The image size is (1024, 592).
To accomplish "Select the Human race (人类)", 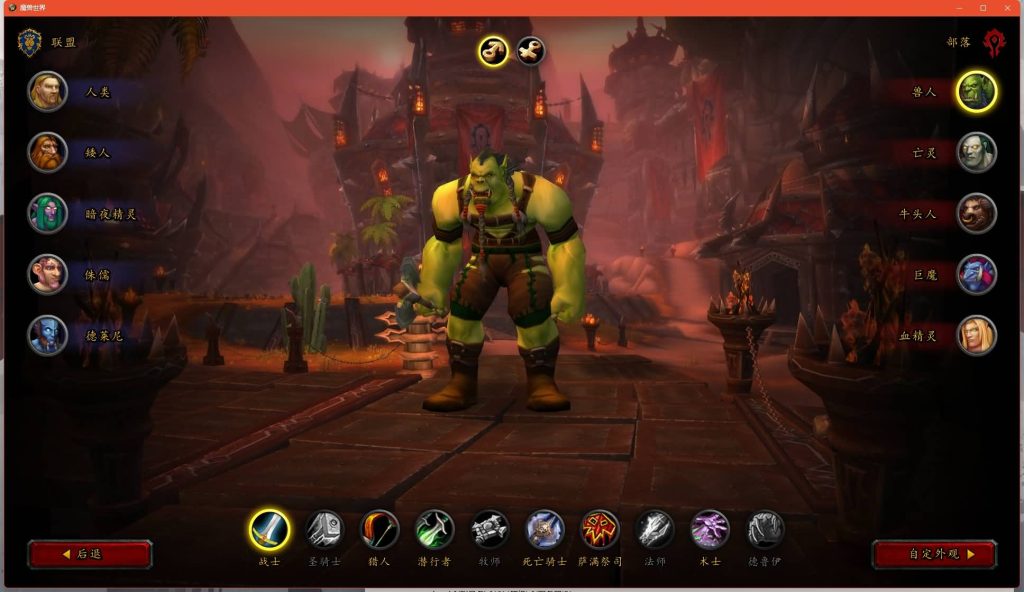I will pos(48,91).
